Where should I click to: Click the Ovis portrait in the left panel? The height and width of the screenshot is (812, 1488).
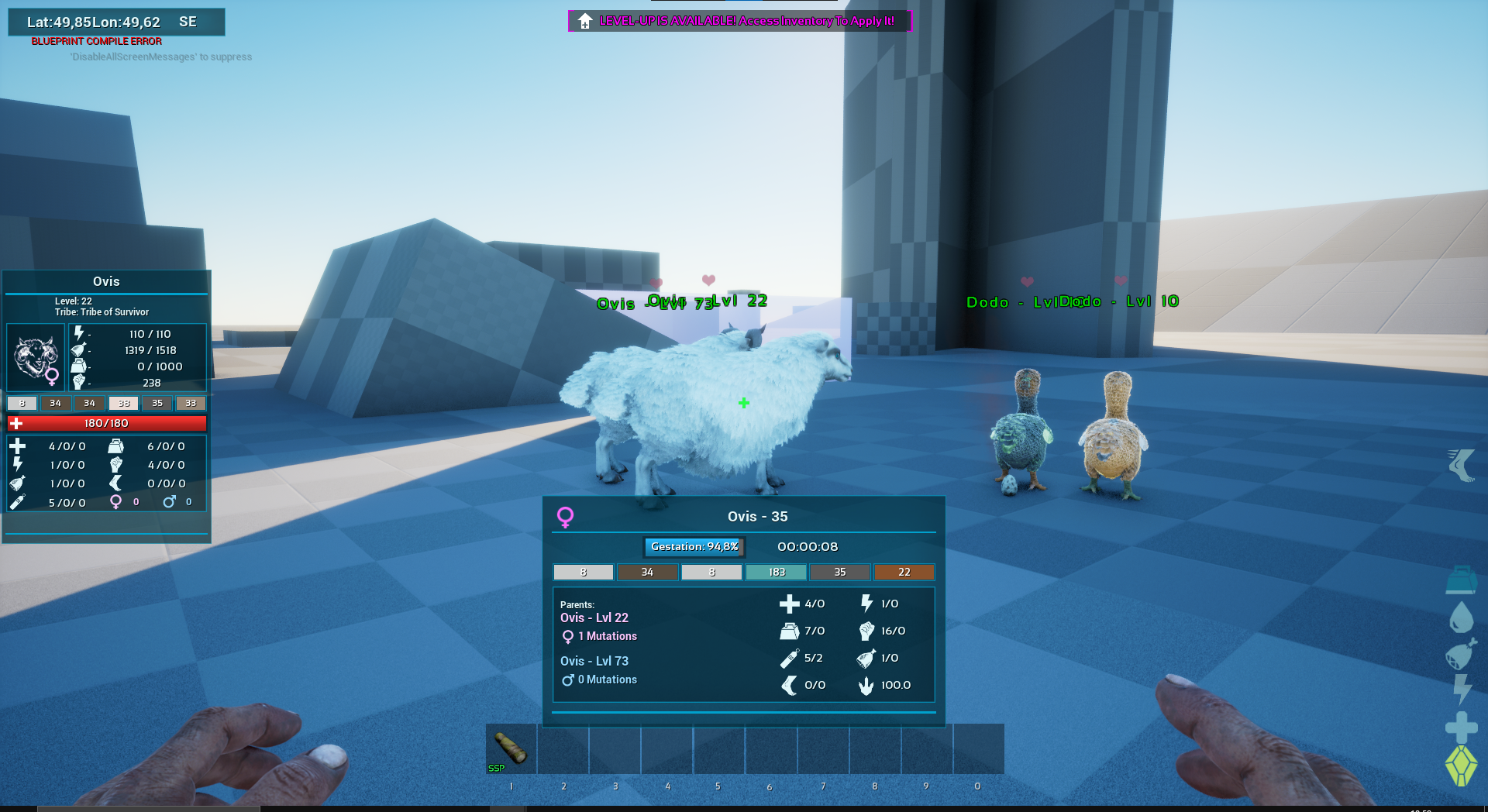[x=36, y=357]
